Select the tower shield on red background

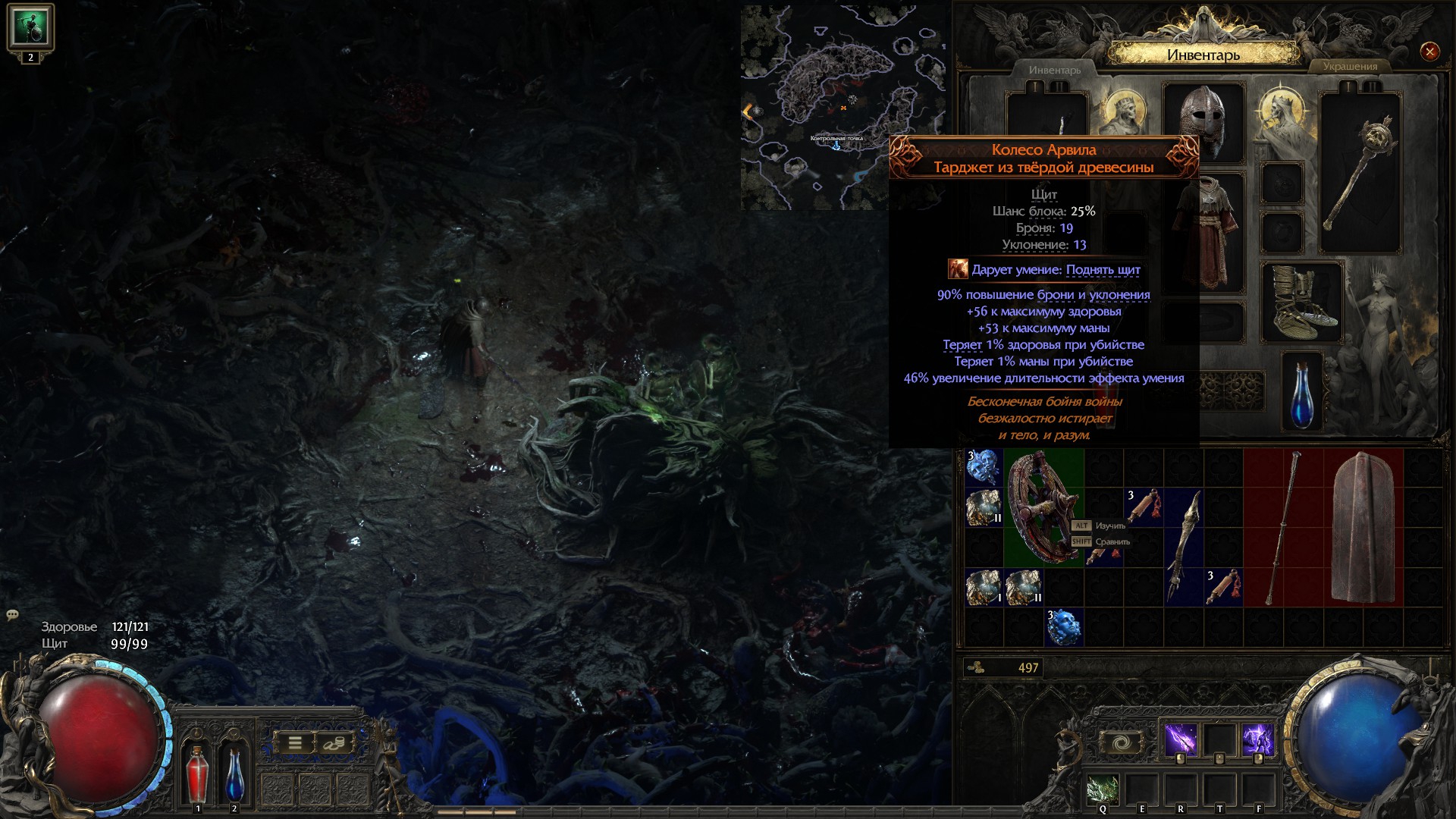(1363, 526)
